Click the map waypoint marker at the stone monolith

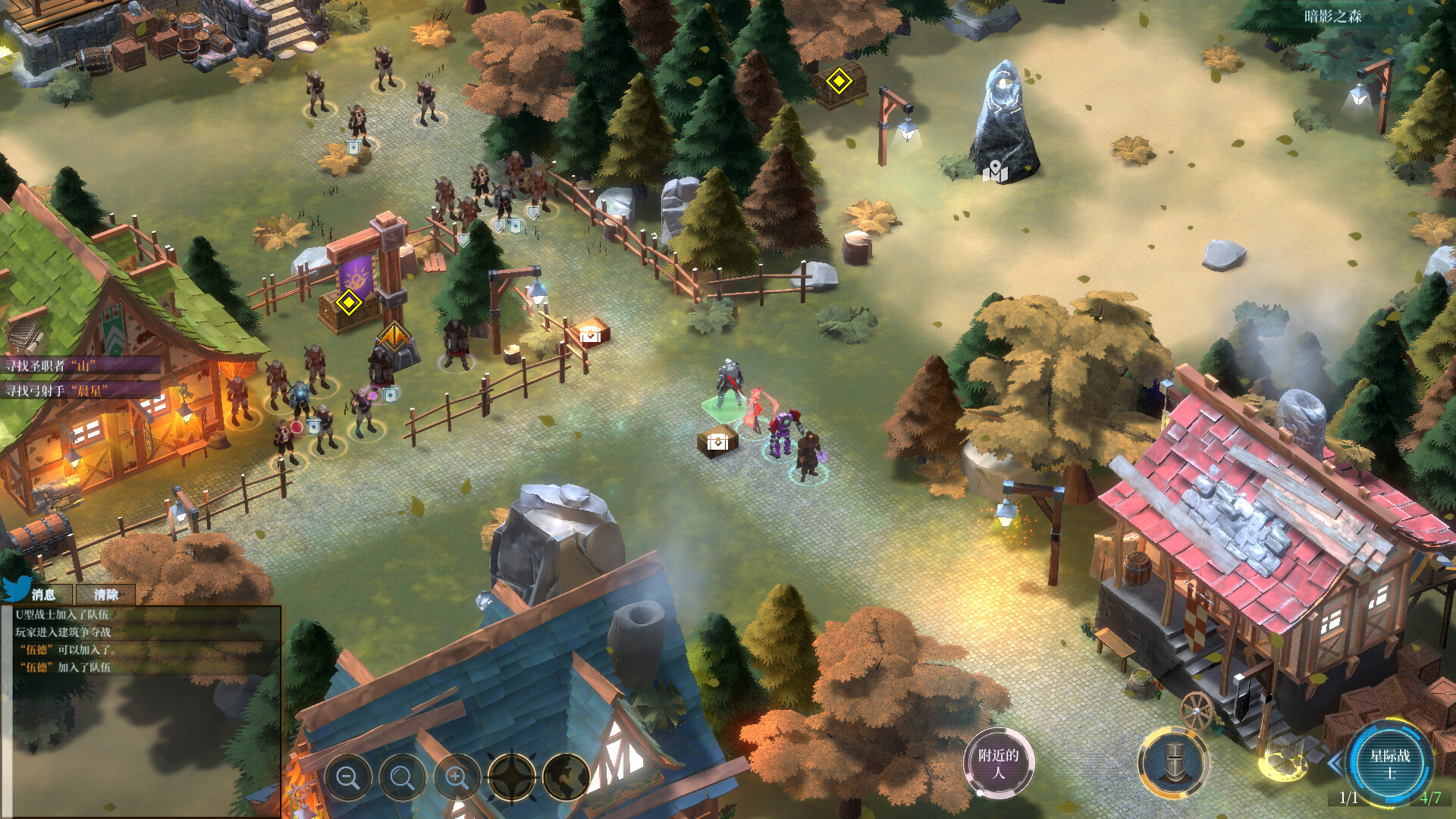click(x=995, y=173)
